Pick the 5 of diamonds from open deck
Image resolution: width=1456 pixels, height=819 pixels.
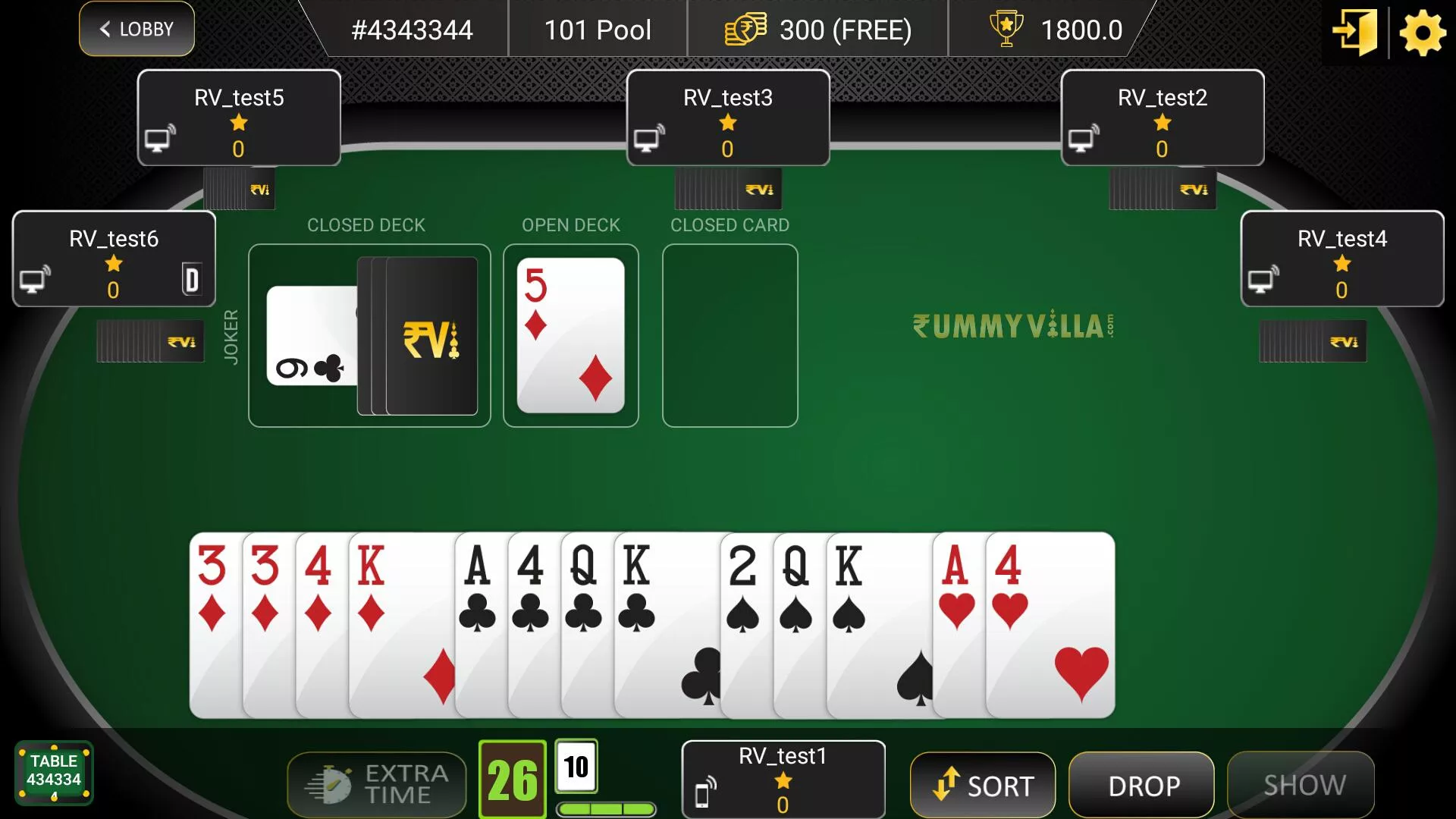pyautogui.click(x=570, y=336)
